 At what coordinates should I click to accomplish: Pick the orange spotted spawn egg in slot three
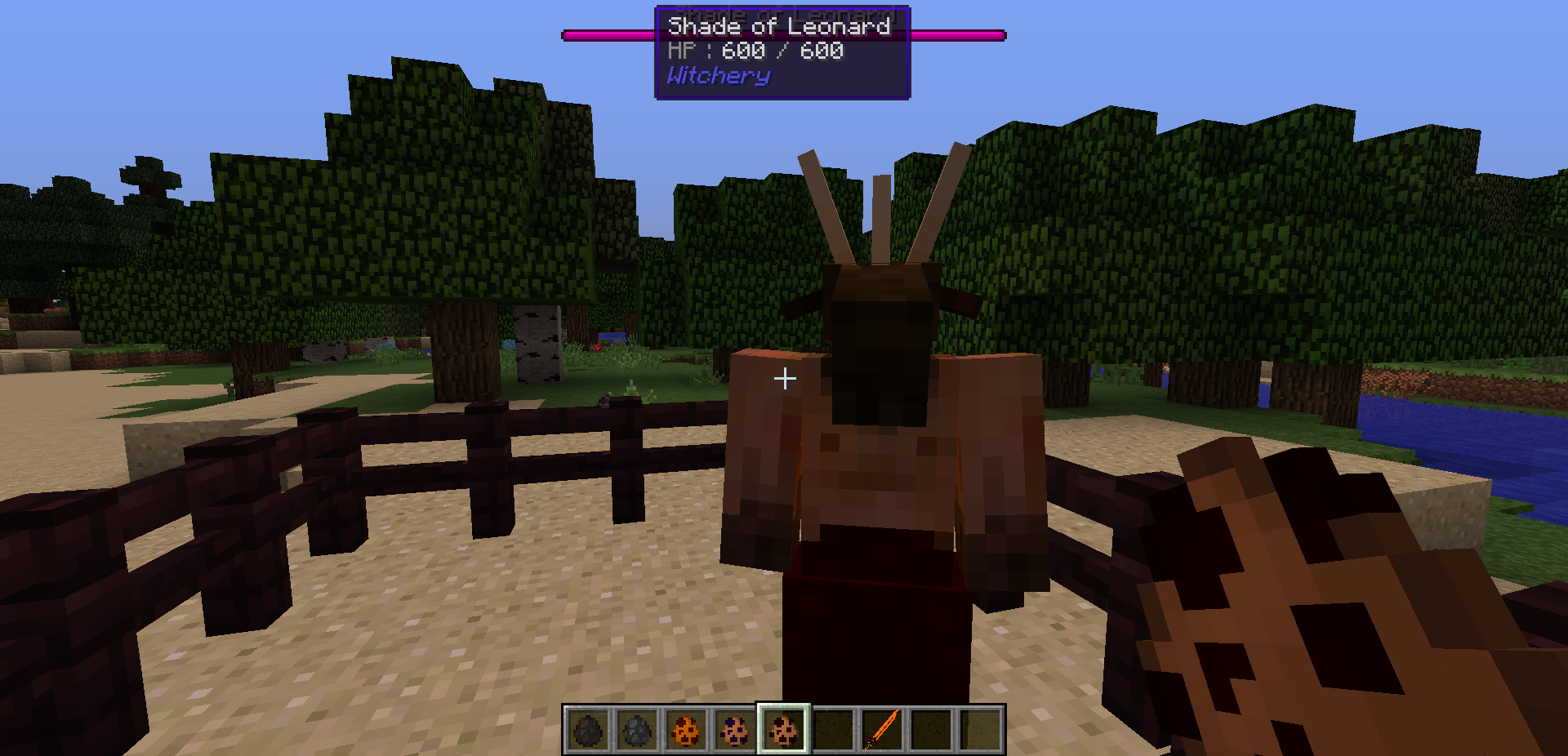tap(684, 732)
